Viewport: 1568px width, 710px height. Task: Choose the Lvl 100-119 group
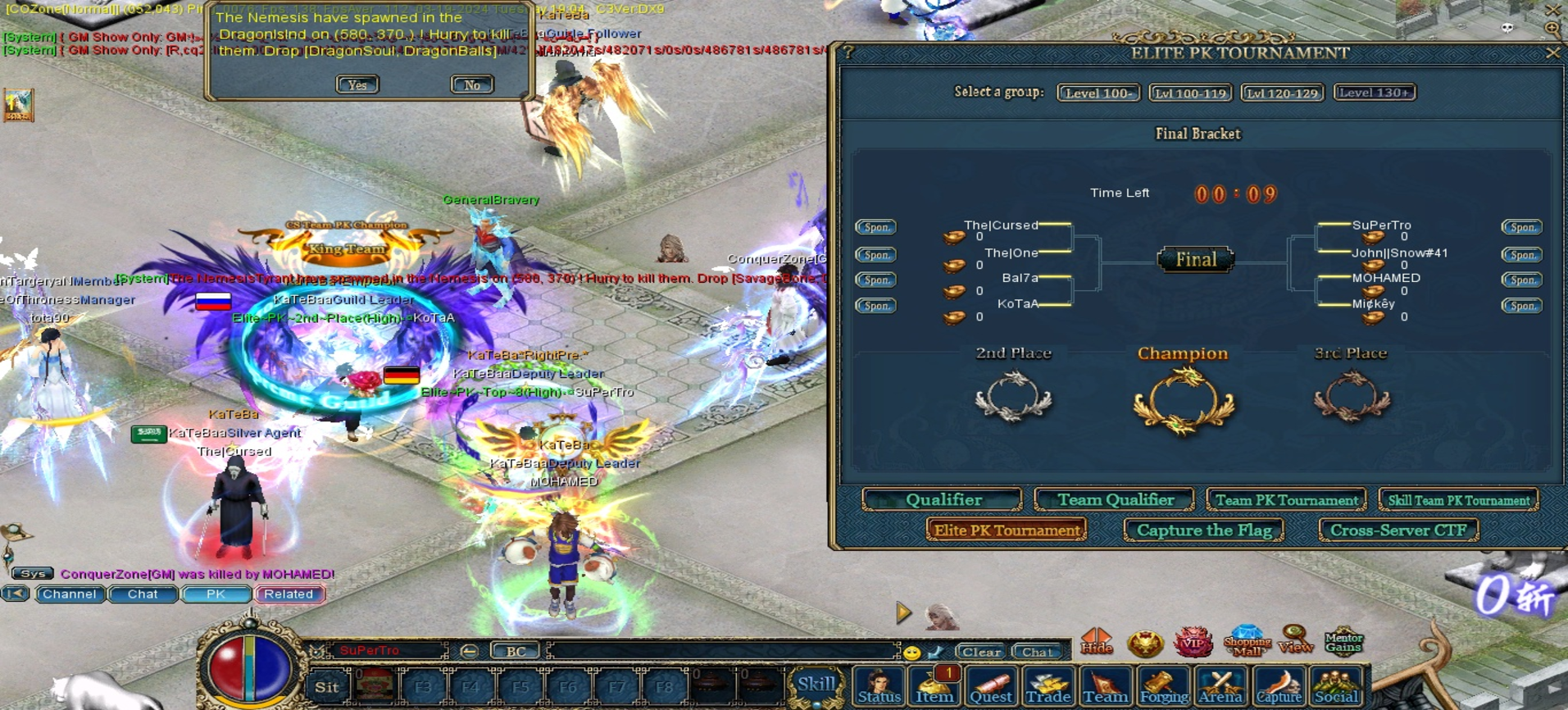click(x=1190, y=93)
